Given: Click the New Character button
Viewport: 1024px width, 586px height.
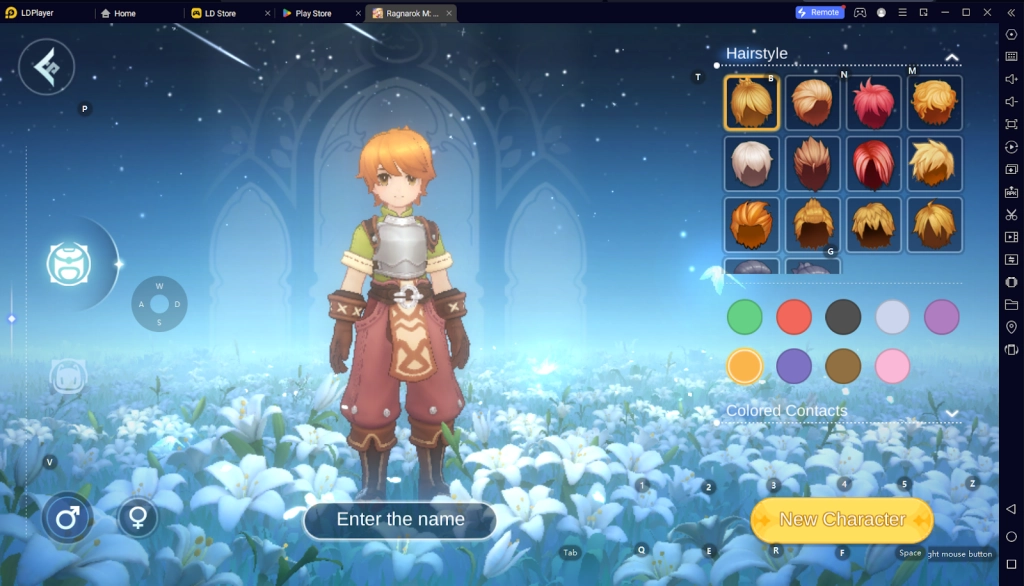Looking at the screenshot, I should (841, 520).
